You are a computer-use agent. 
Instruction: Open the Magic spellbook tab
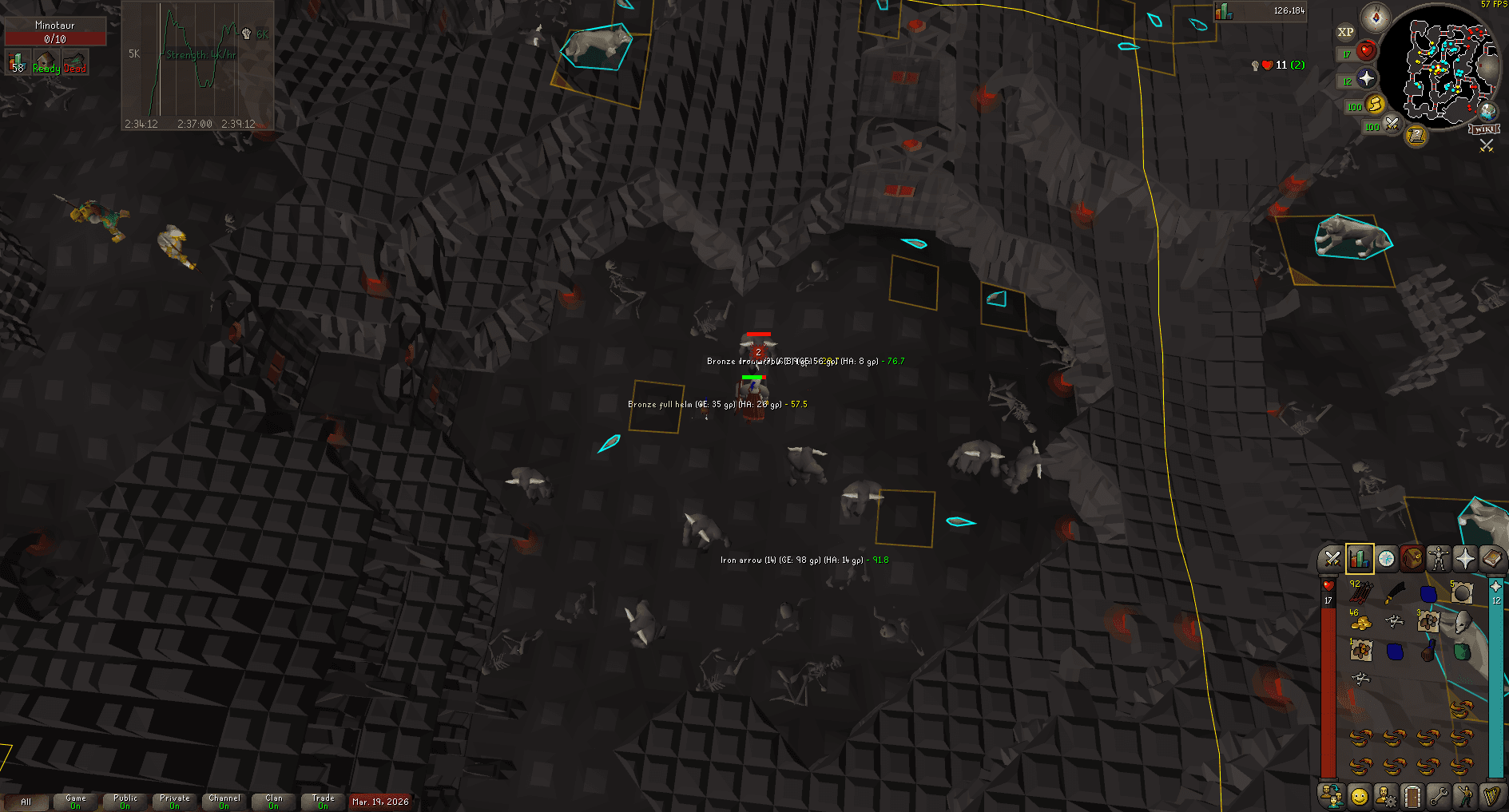1495,559
